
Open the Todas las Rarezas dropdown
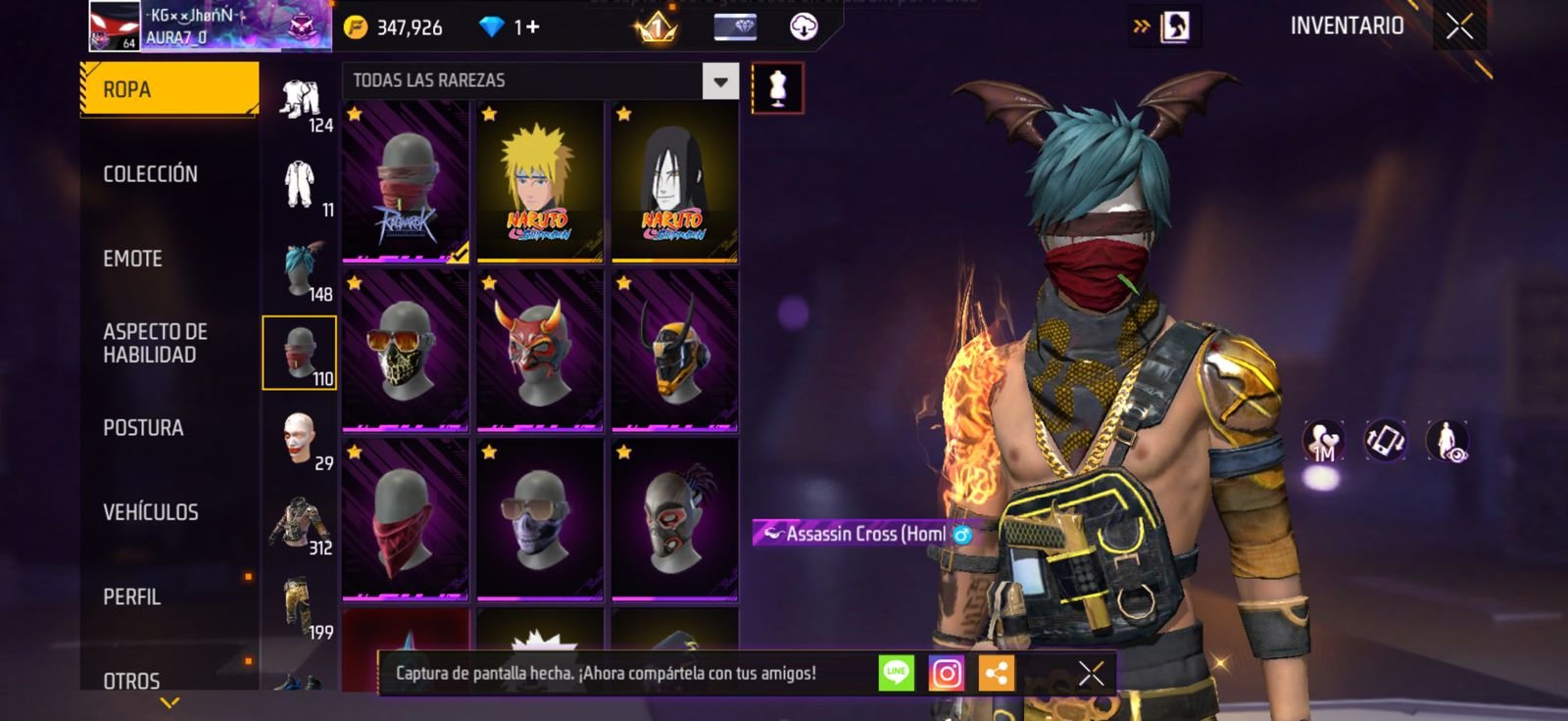[720, 81]
